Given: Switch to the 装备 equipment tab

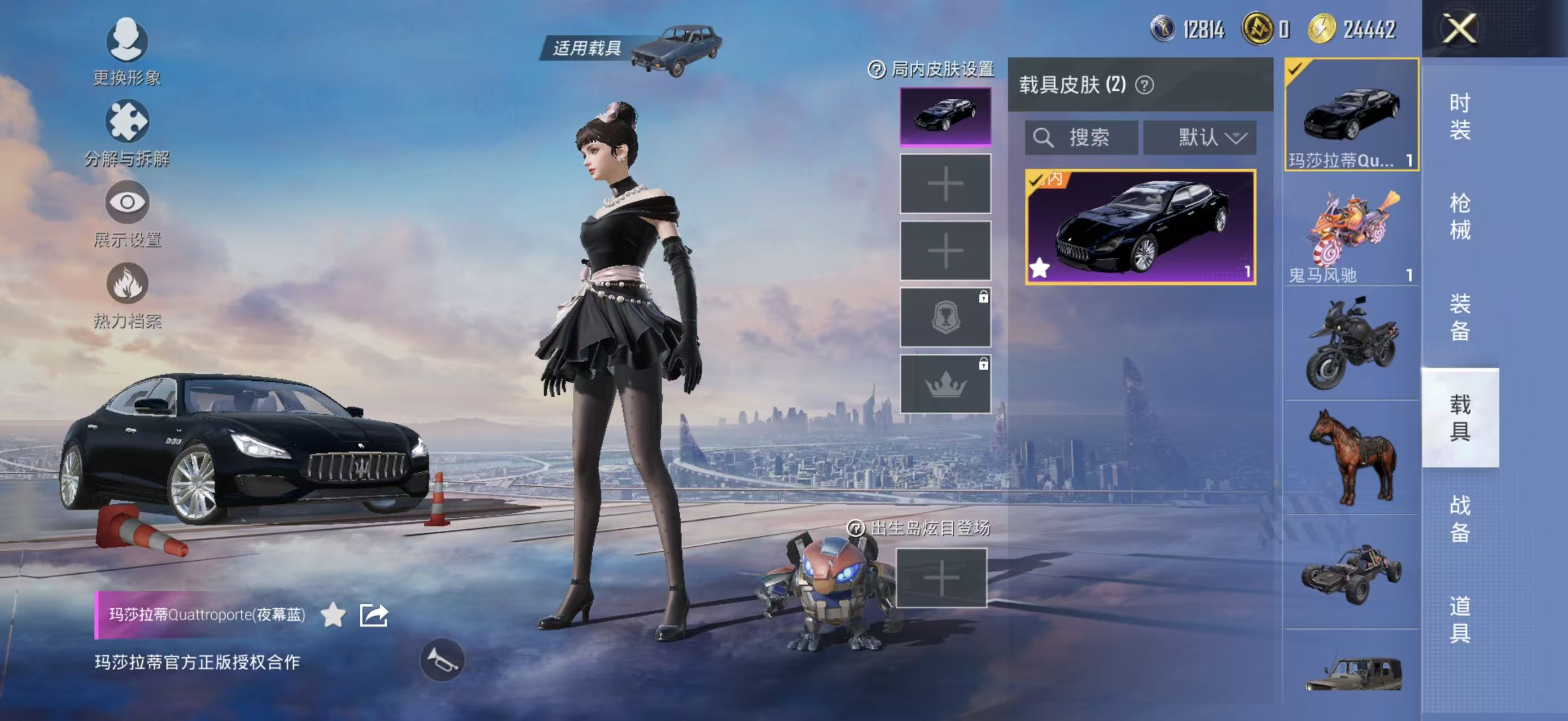Looking at the screenshot, I should coord(1459,317).
